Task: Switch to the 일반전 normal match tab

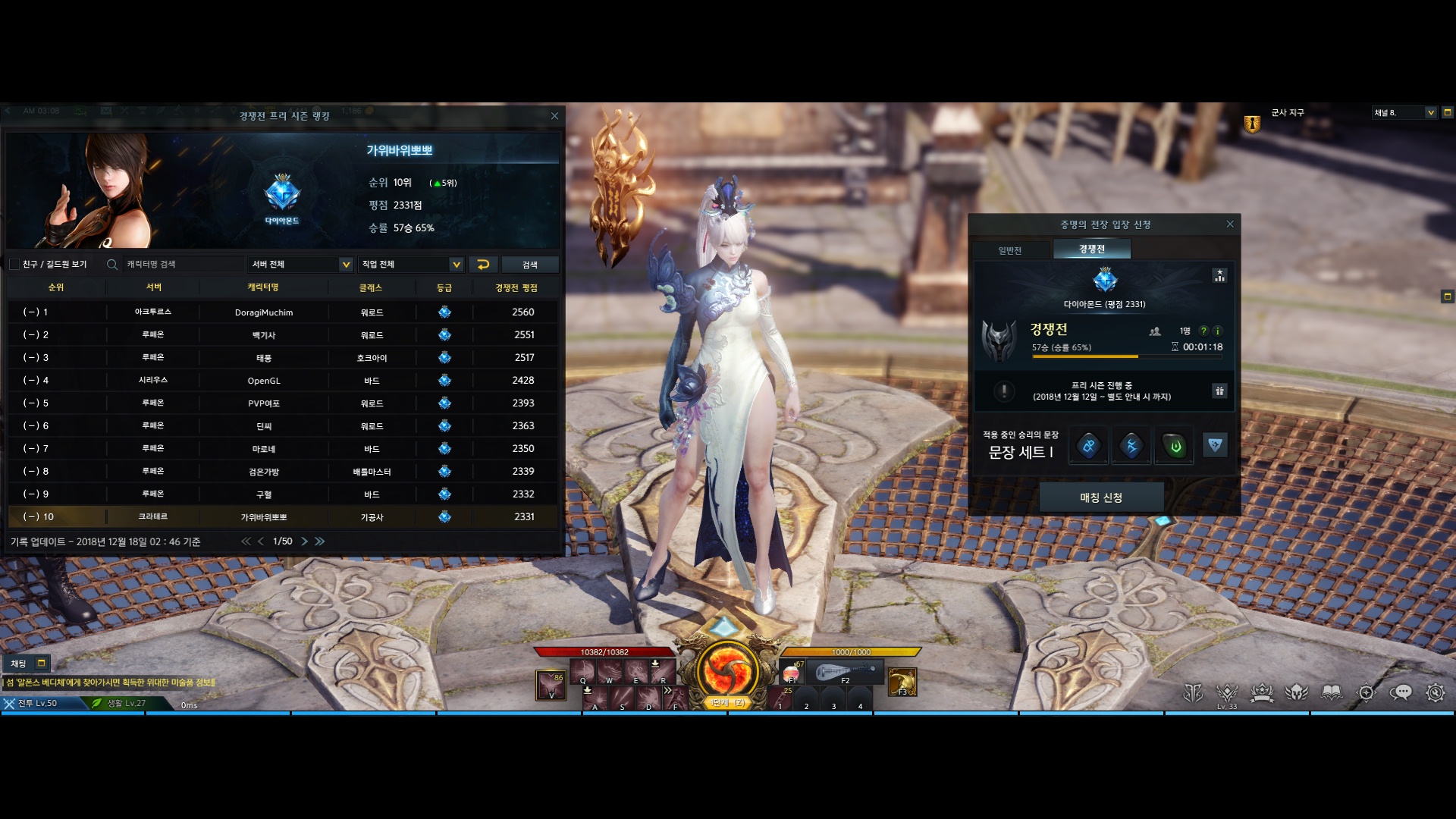Action: 1010,250
